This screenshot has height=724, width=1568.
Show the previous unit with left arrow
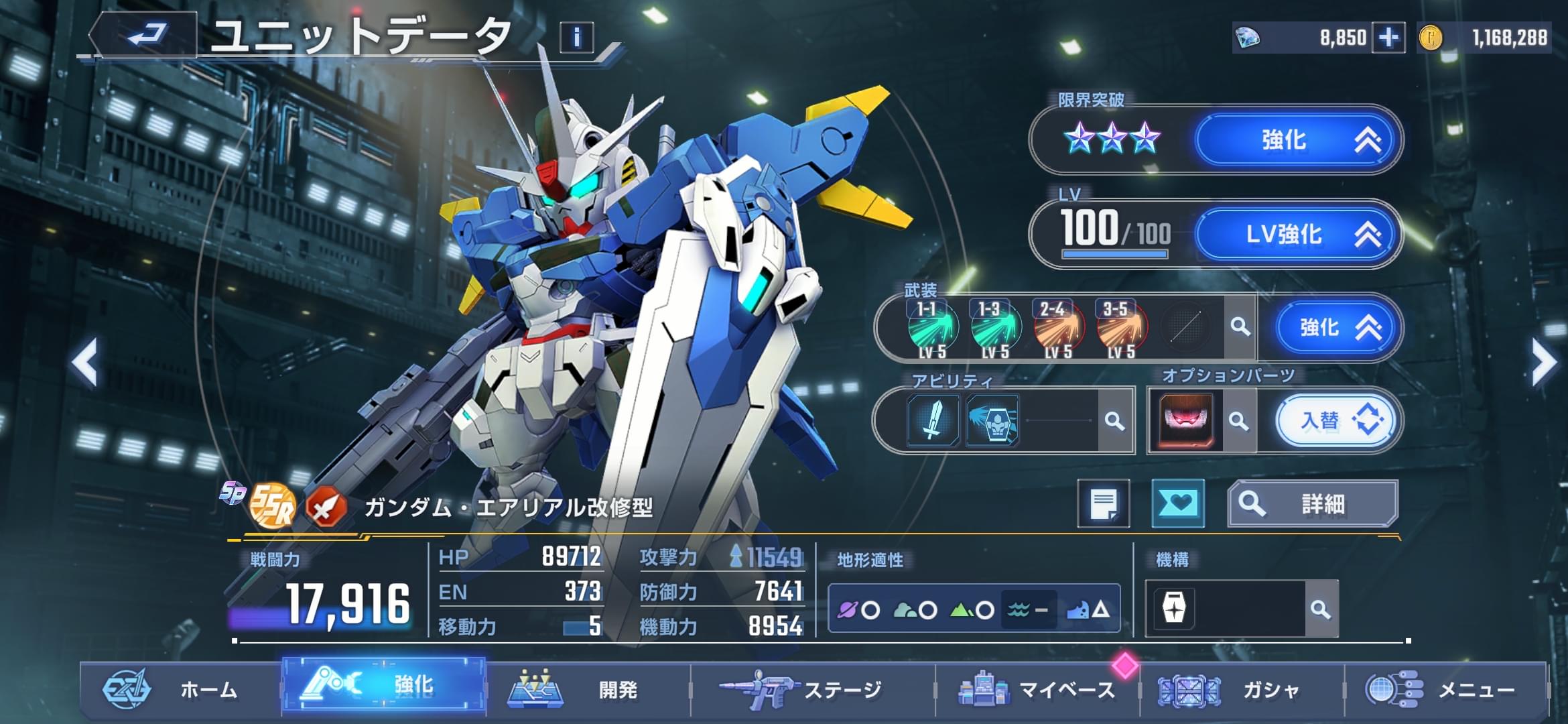(x=86, y=363)
